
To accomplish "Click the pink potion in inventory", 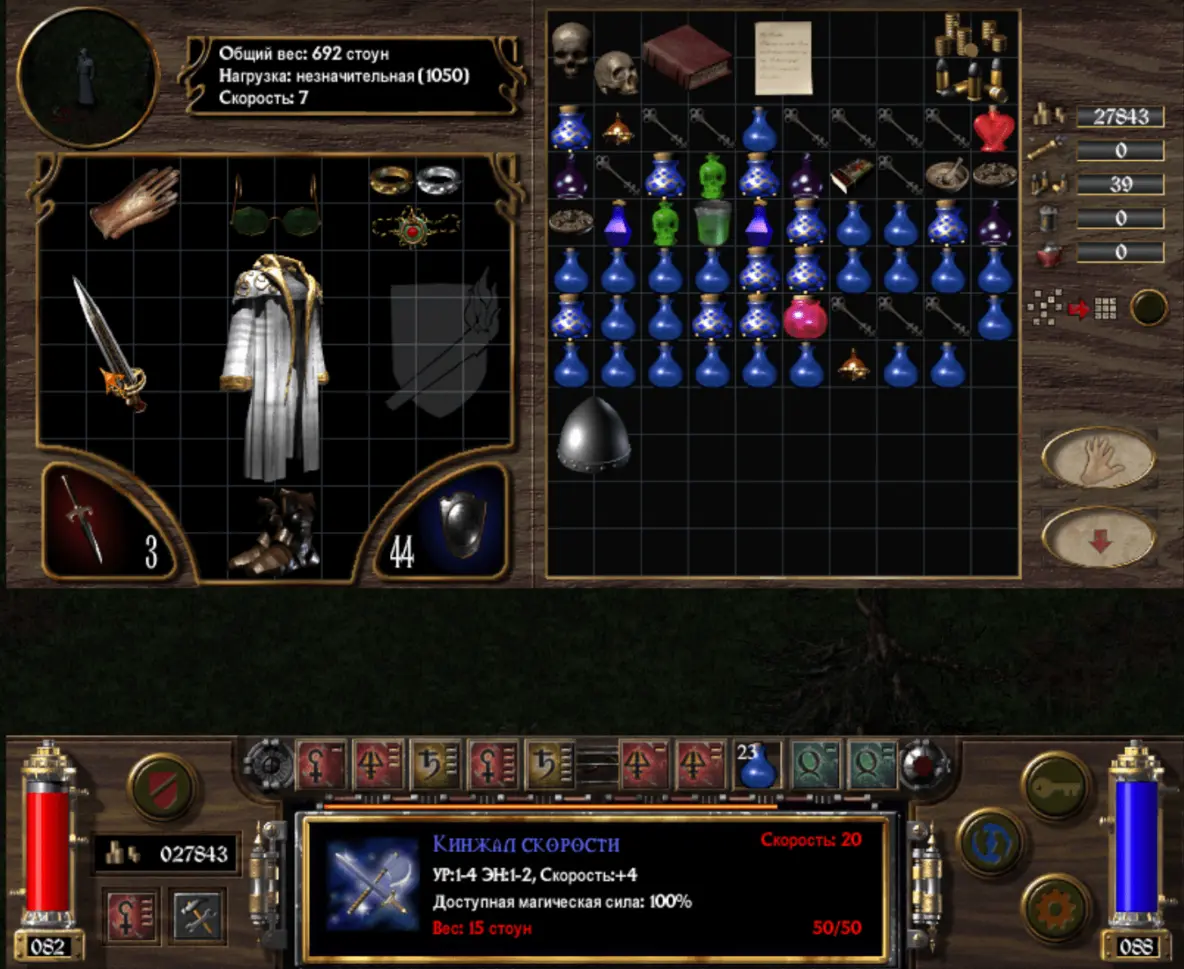I will (806, 316).
